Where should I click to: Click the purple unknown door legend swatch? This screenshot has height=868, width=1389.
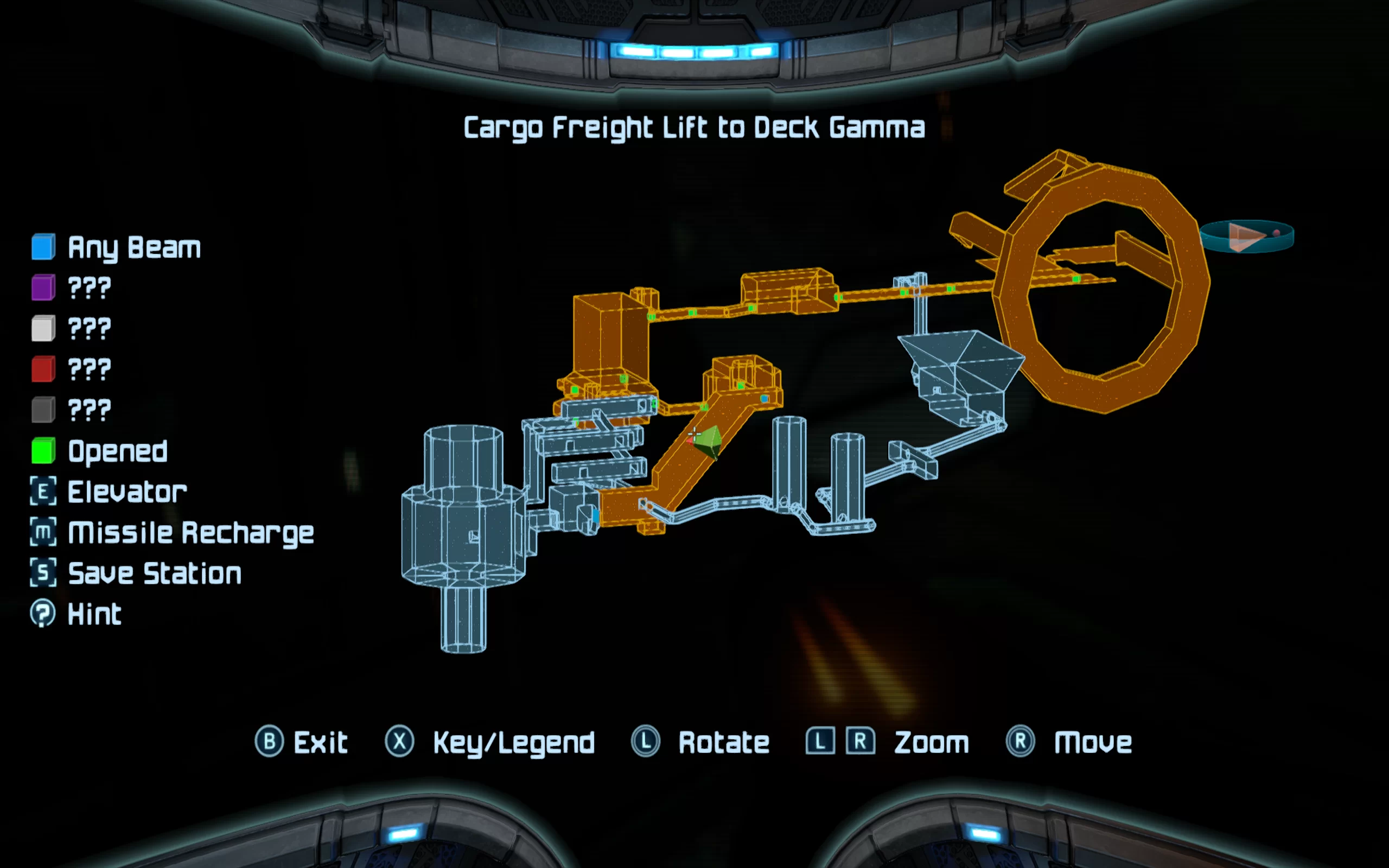[43, 288]
